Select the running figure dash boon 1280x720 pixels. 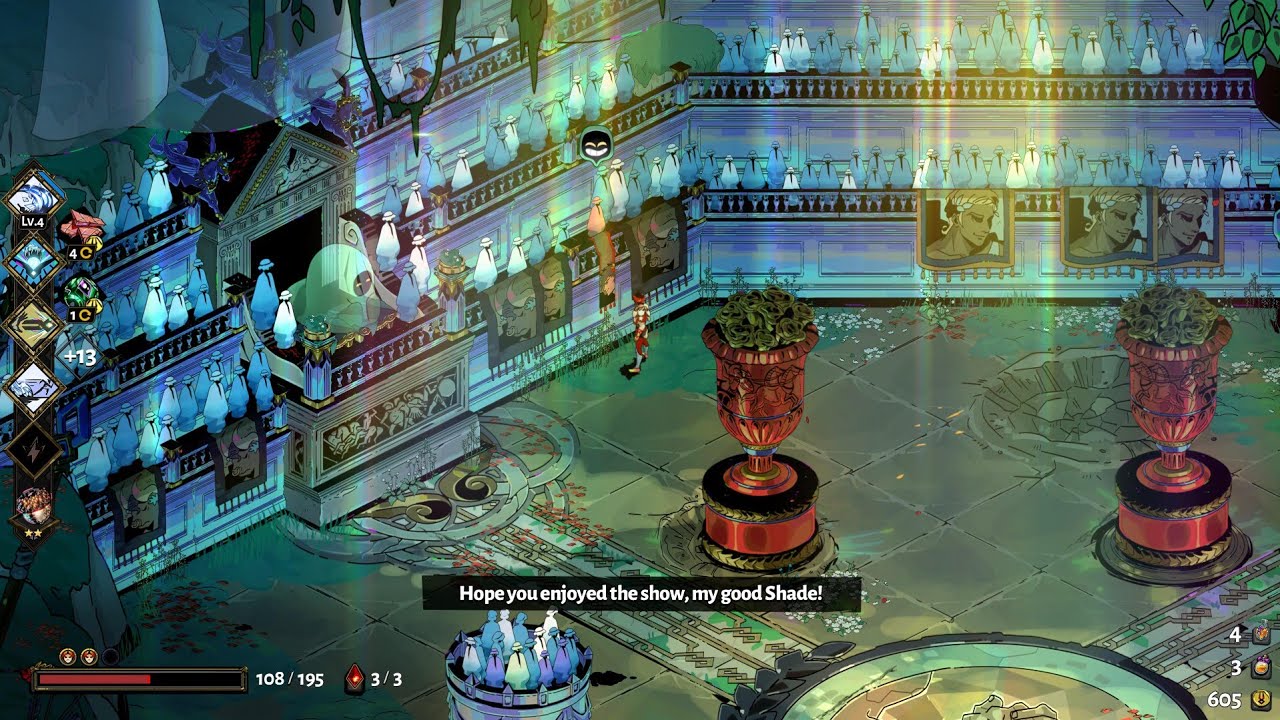35,385
